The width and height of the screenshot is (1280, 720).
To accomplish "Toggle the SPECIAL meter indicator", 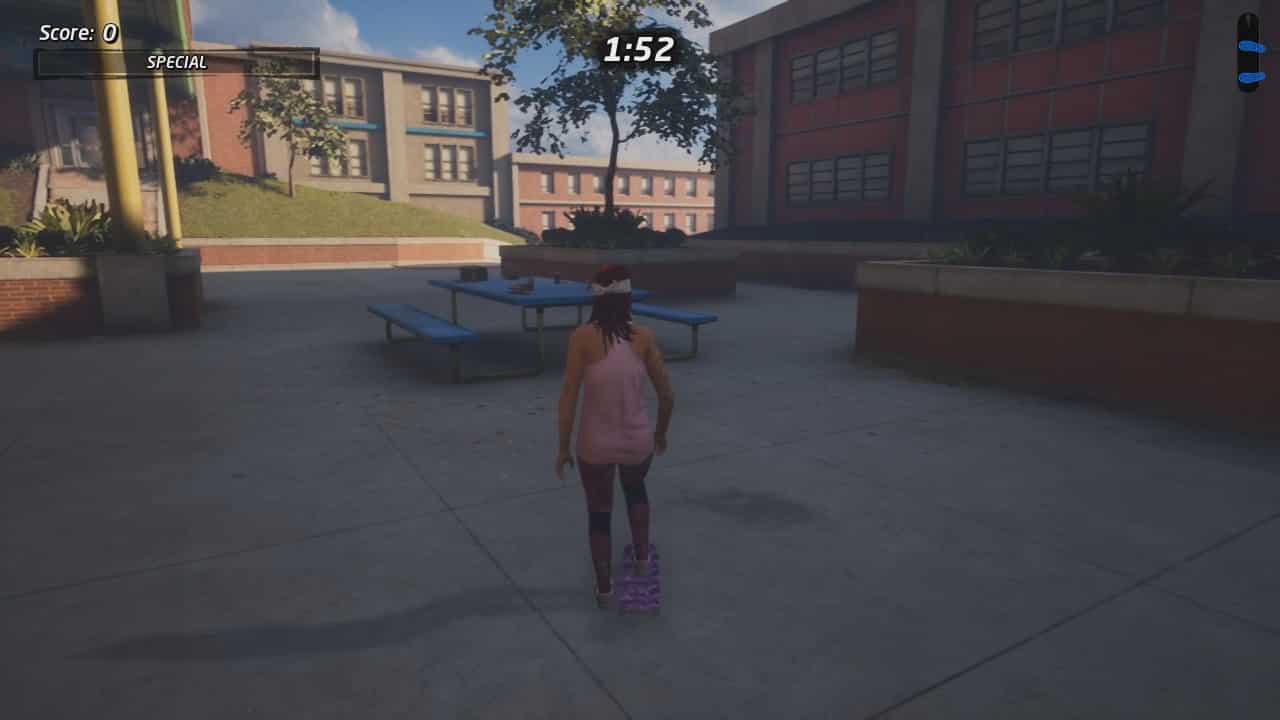I will click(175, 62).
